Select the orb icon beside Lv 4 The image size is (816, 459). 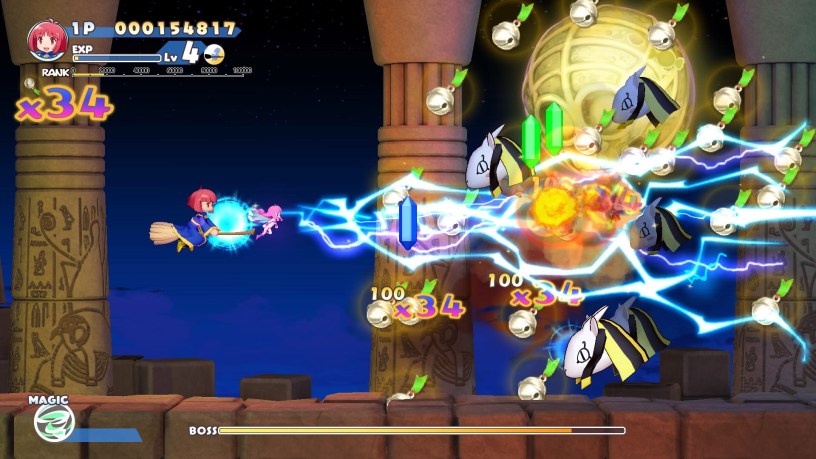214,54
